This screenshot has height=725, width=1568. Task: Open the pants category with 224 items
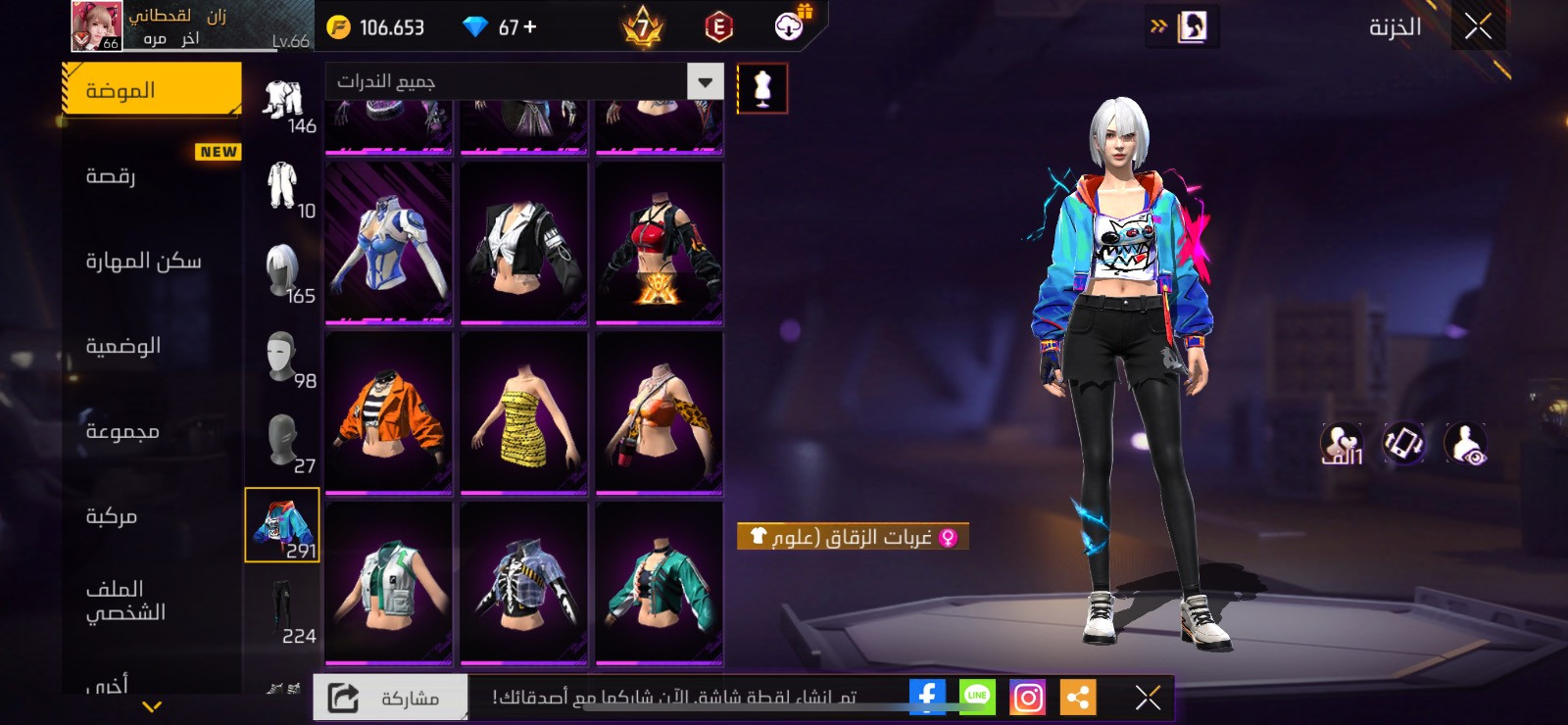(x=282, y=611)
